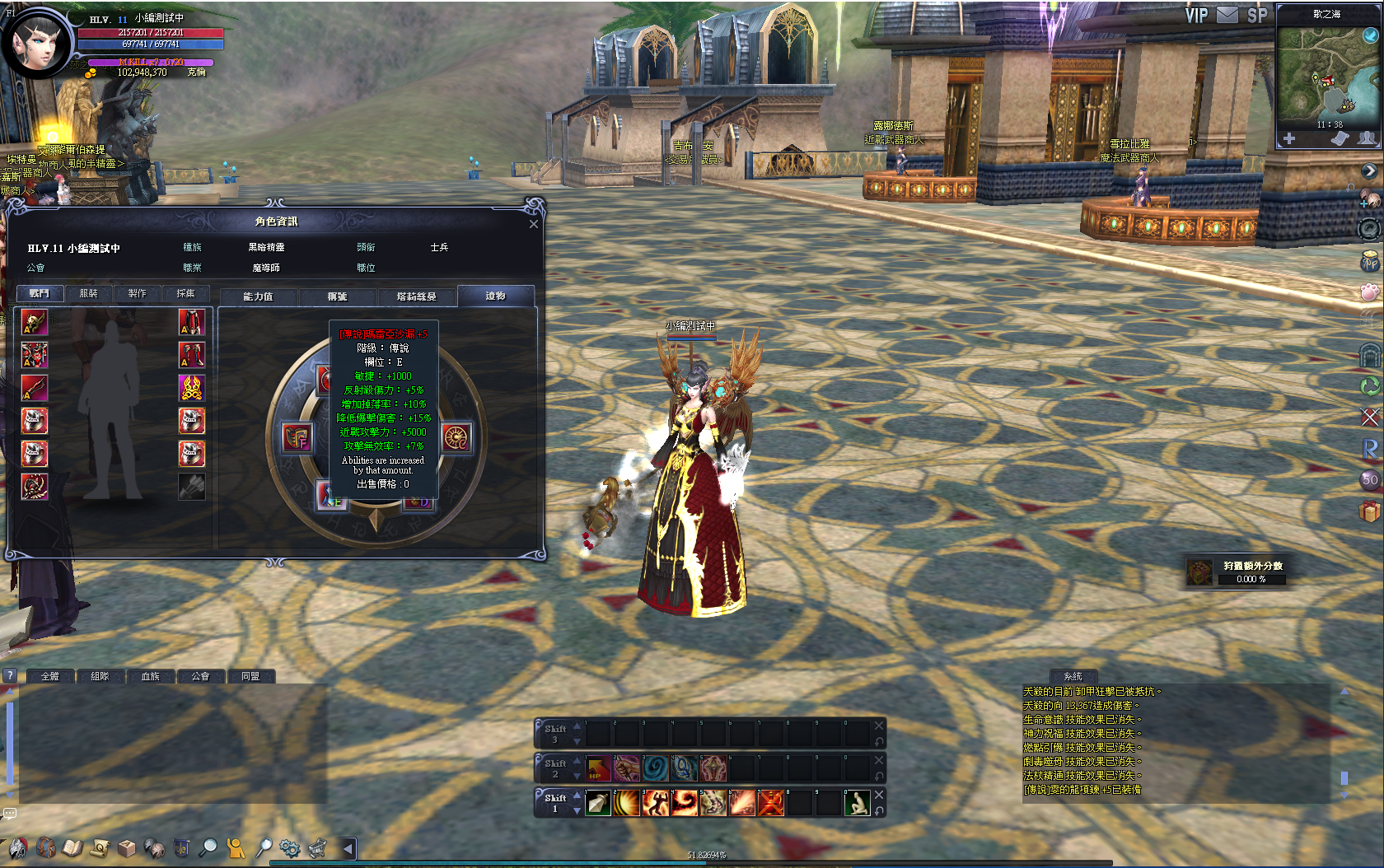Open the quest scroll icon
The image size is (1384, 868).
click(101, 847)
